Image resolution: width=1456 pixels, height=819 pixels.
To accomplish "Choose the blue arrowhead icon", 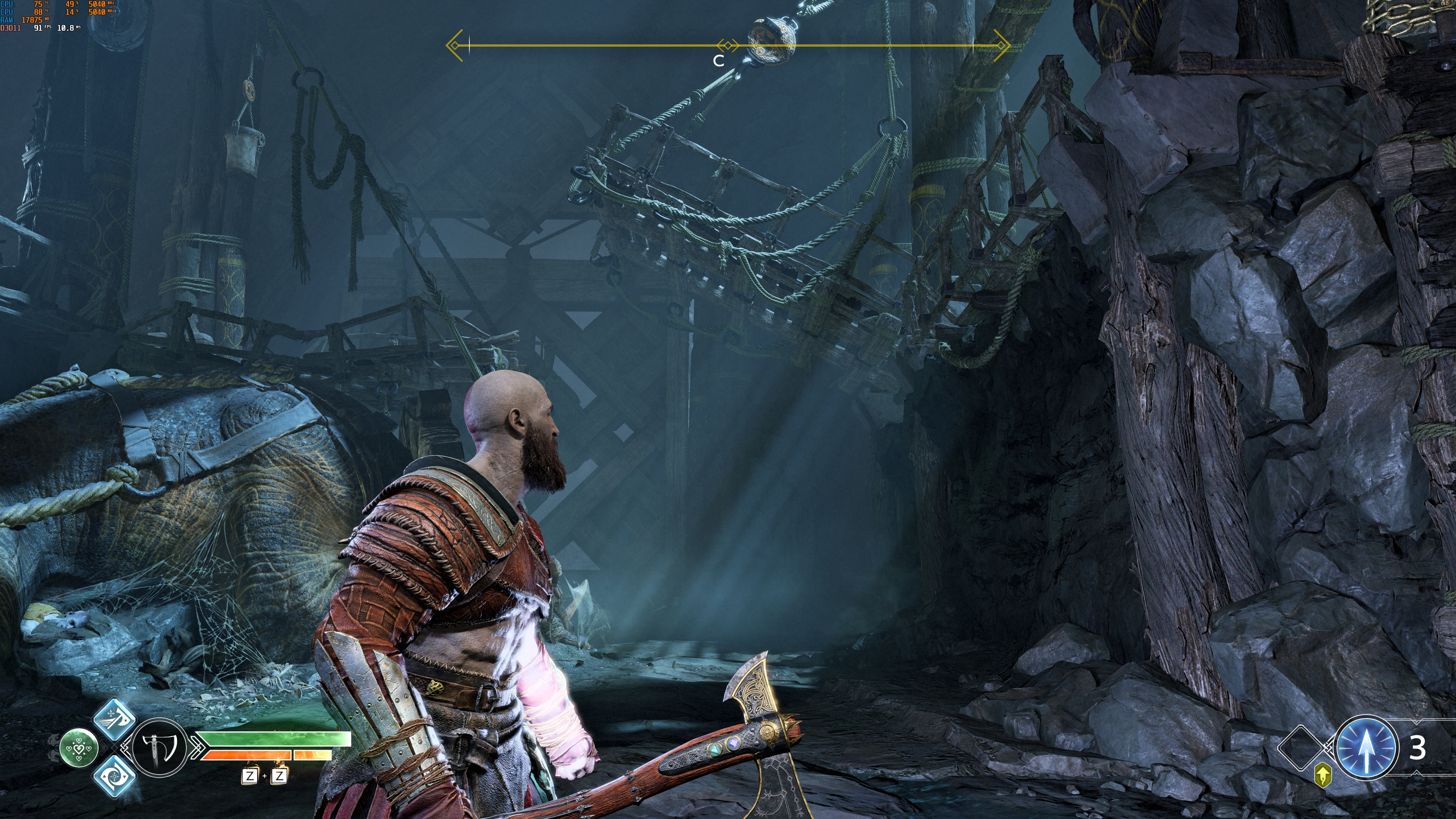I will (1366, 747).
